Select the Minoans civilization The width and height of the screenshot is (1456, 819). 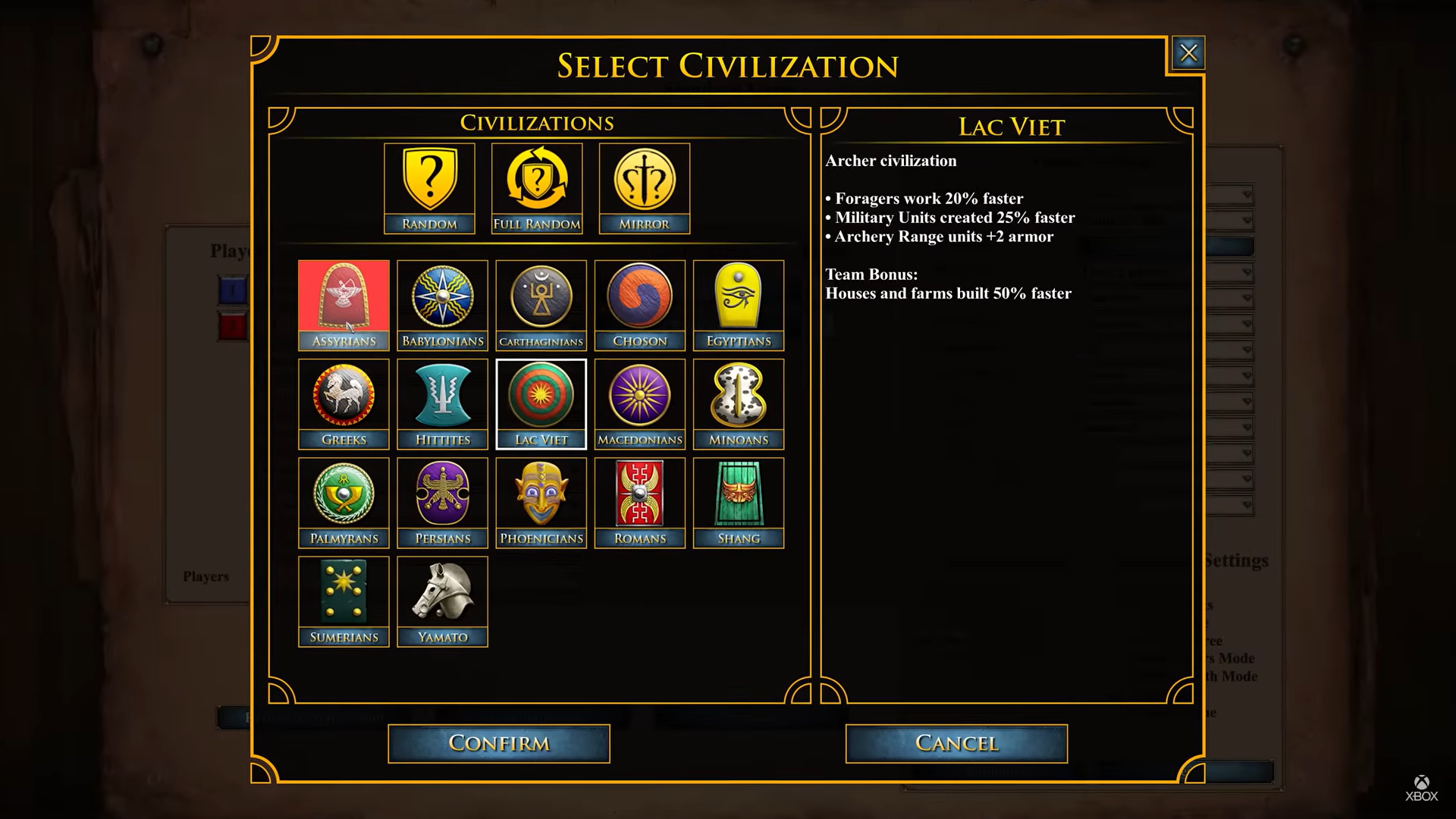pyautogui.click(x=738, y=403)
